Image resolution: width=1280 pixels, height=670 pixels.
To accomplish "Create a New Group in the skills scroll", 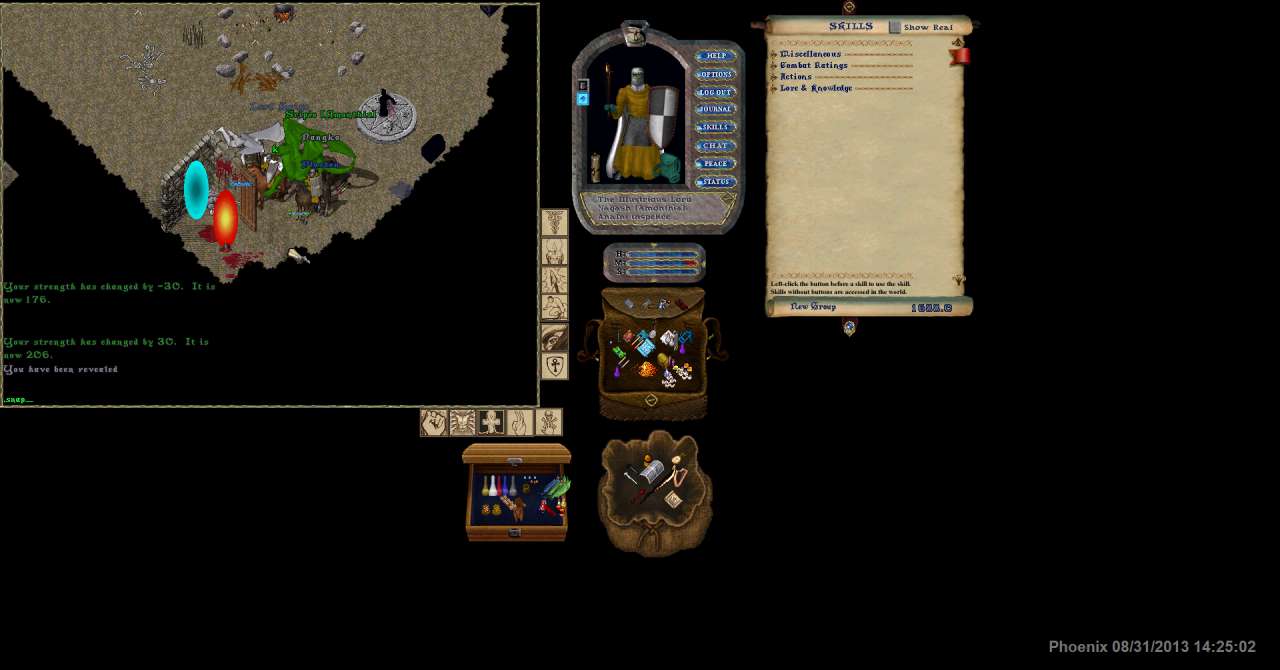I will click(x=813, y=307).
